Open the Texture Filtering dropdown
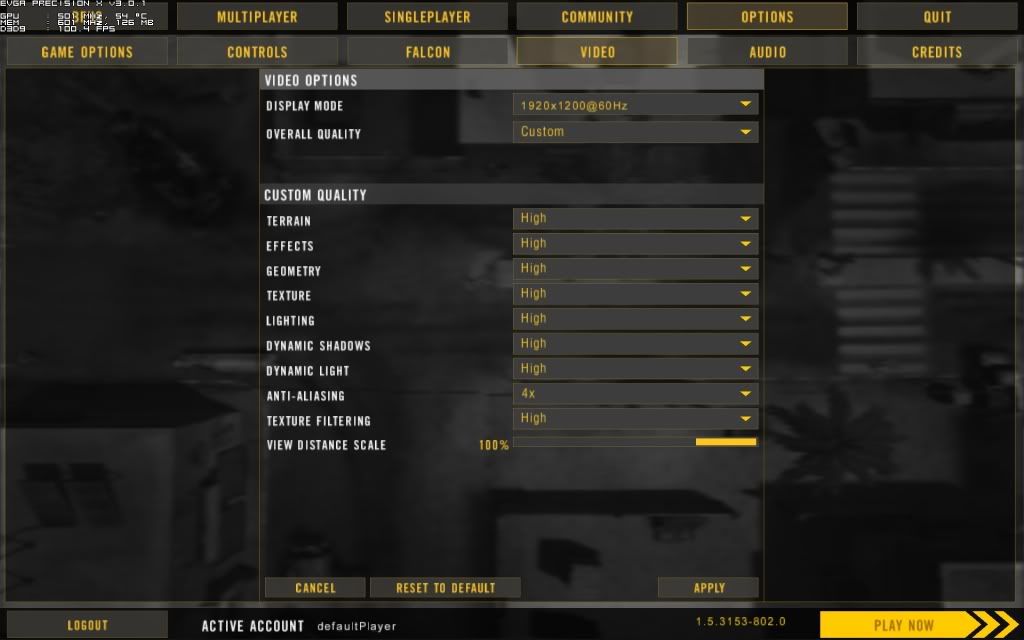The height and width of the screenshot is (640, 1024). [635, 419]
